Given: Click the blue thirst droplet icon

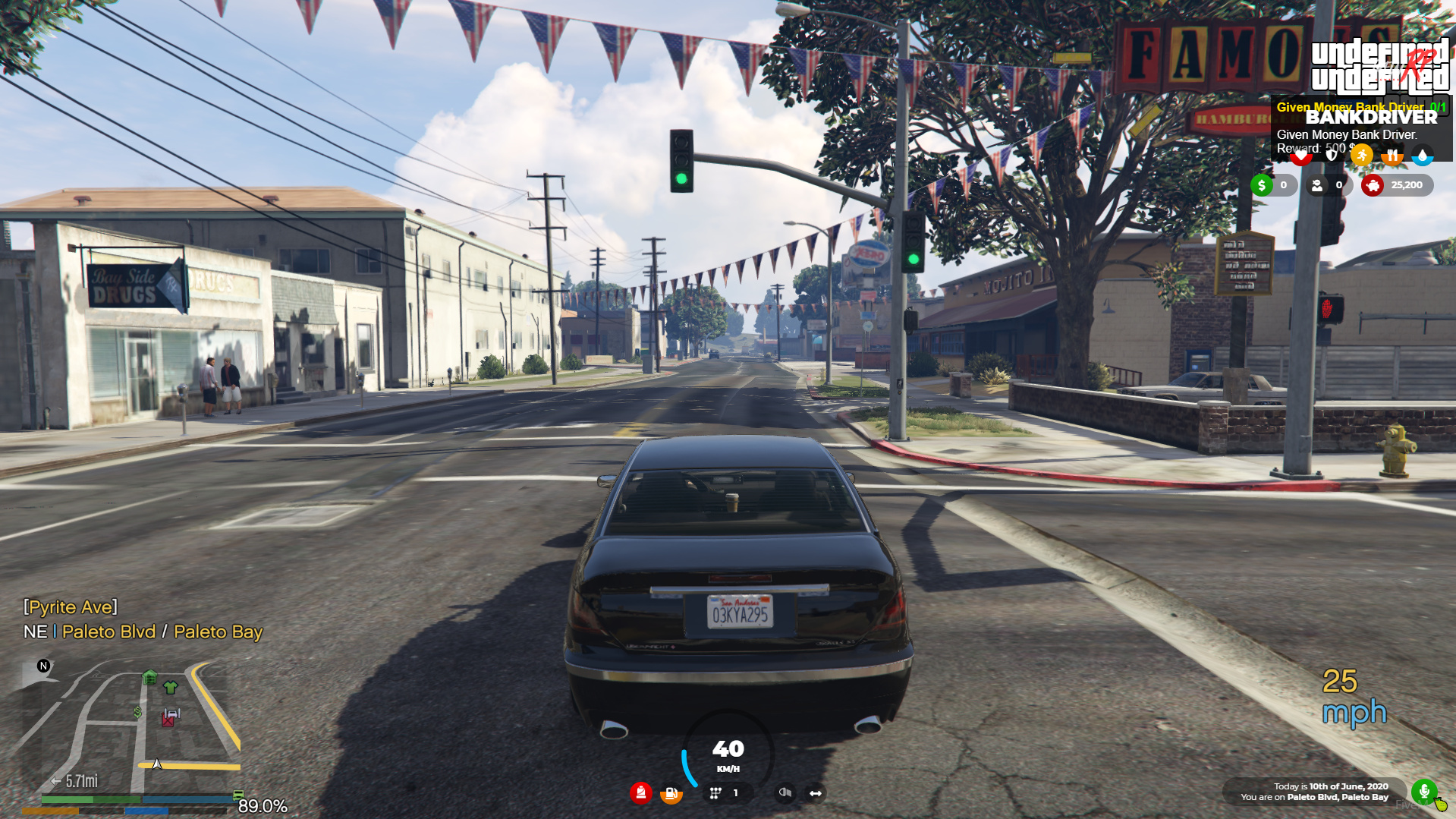Looking at the screenshot, I should tap(1423, 155).
